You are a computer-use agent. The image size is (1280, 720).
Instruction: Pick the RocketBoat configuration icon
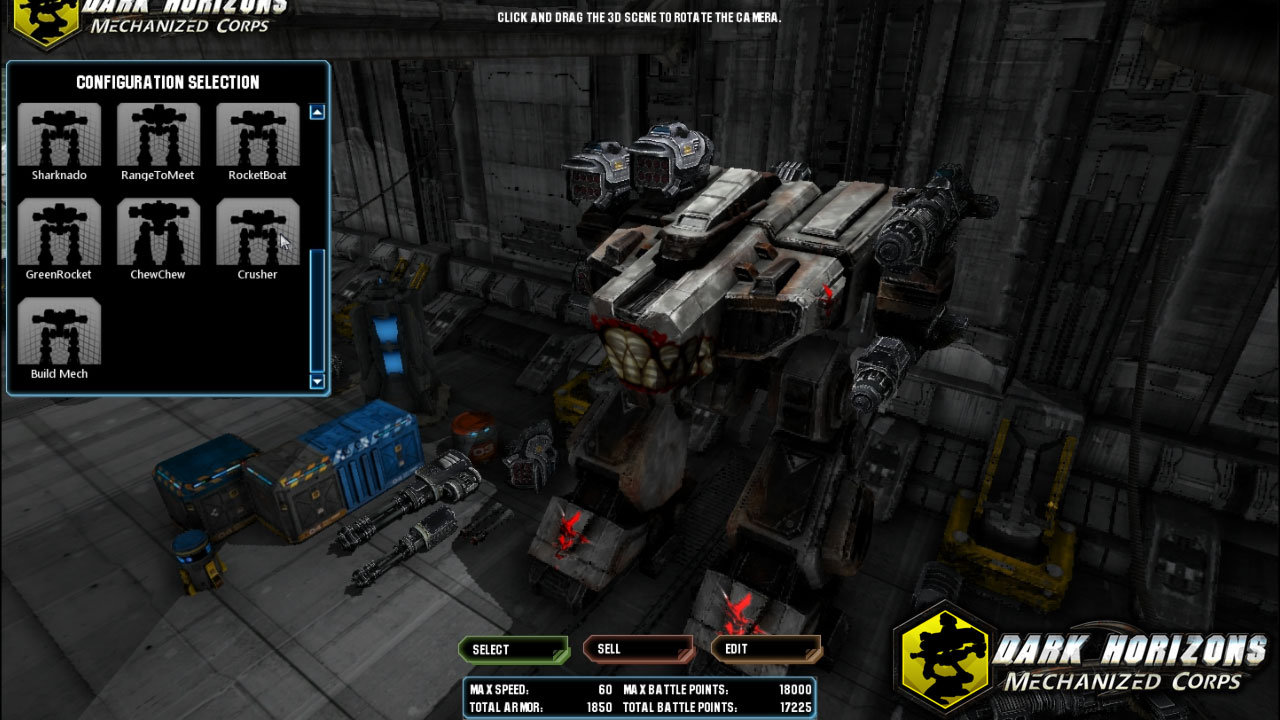pos(257,140)
